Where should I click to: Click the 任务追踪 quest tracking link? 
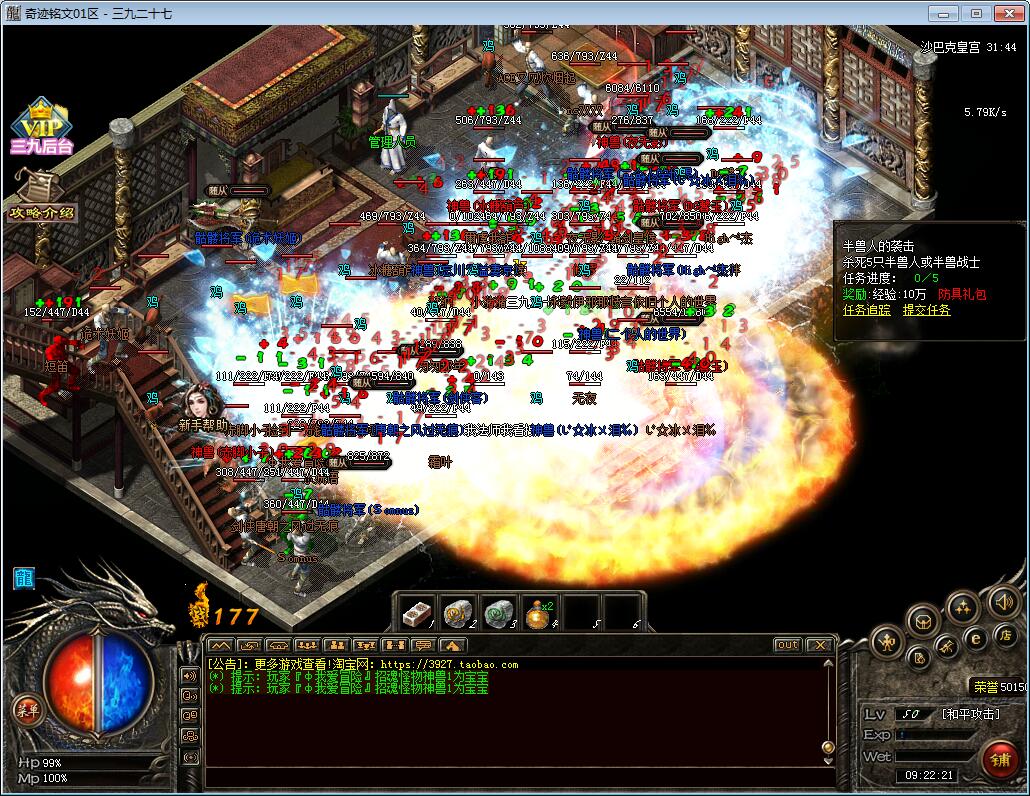pos(866,310)
